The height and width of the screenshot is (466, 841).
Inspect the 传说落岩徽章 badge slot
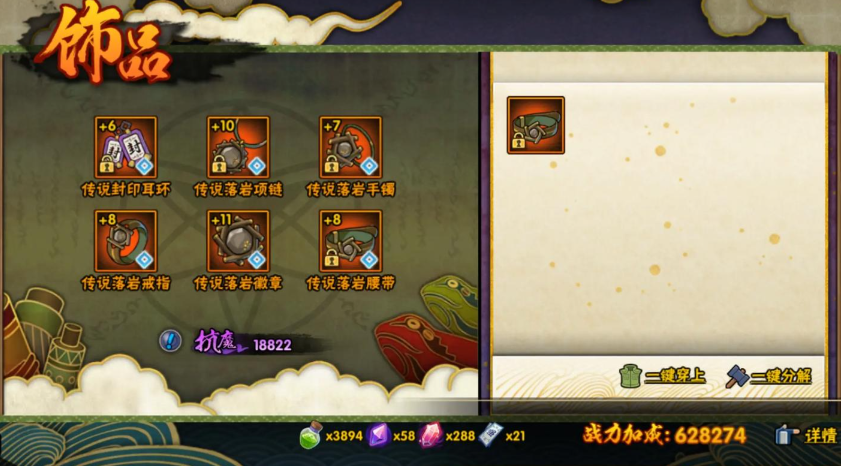[238, 241]
